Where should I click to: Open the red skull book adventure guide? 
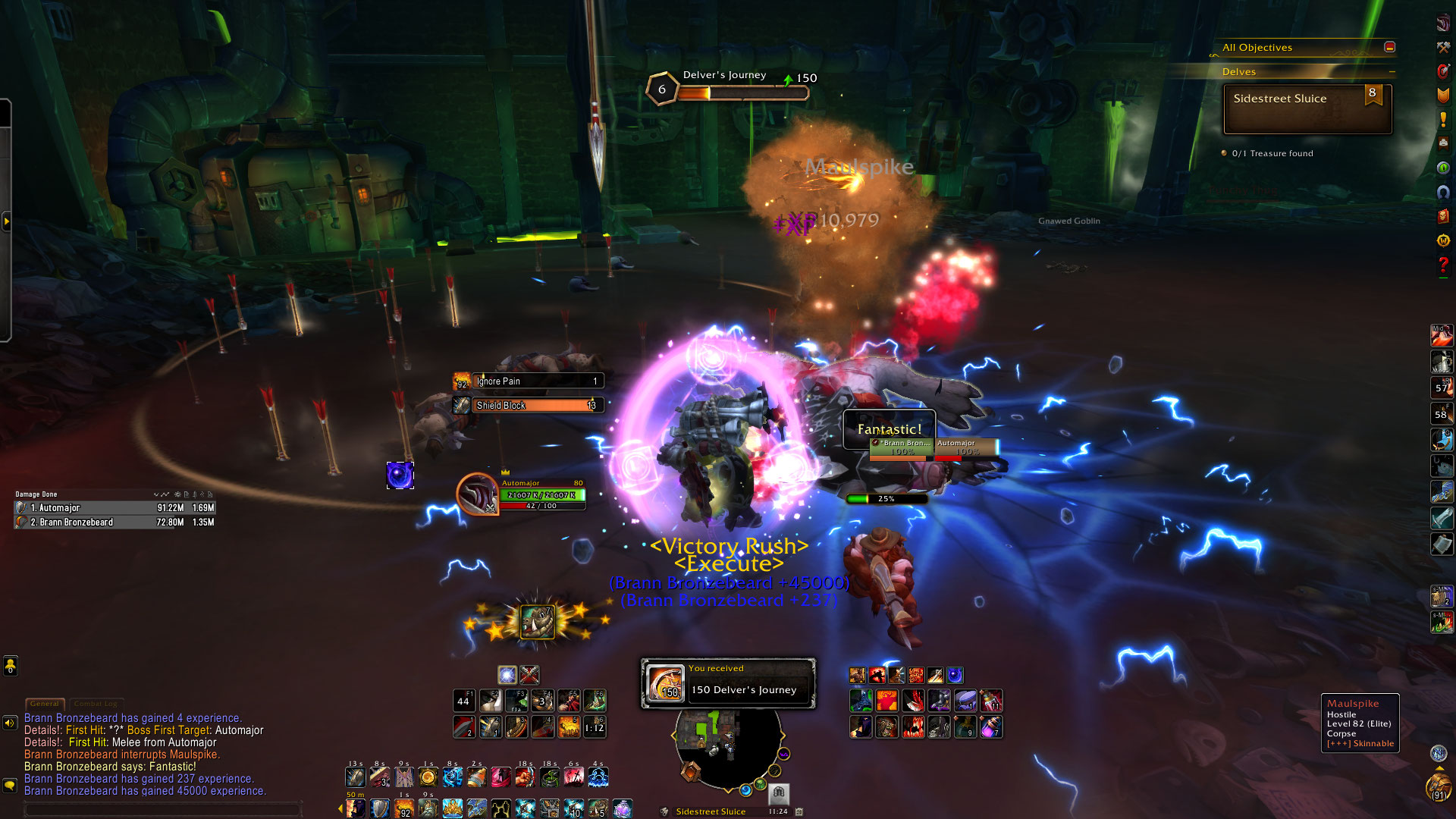click(1442, 216)
